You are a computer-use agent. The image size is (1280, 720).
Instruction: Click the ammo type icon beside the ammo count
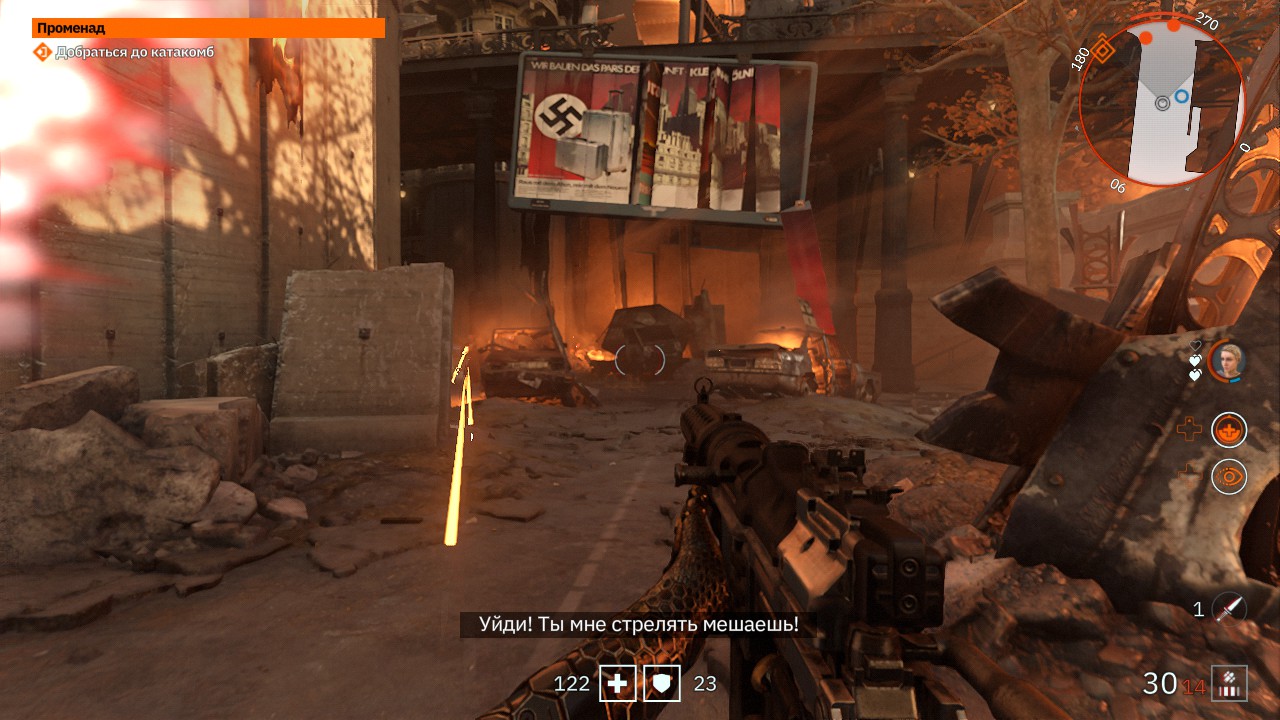click(1229, 683)
